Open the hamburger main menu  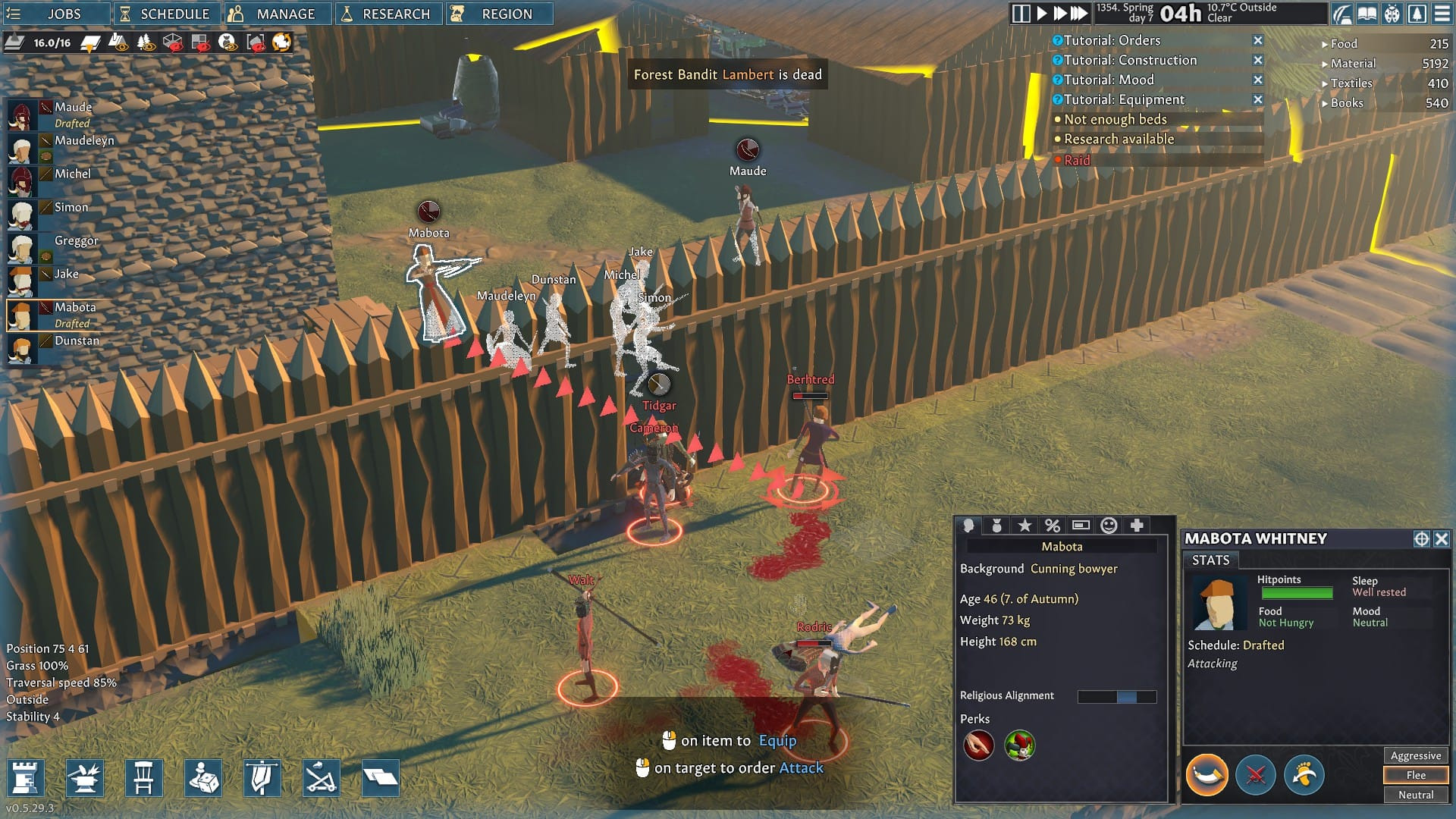tap(1442, 14)
